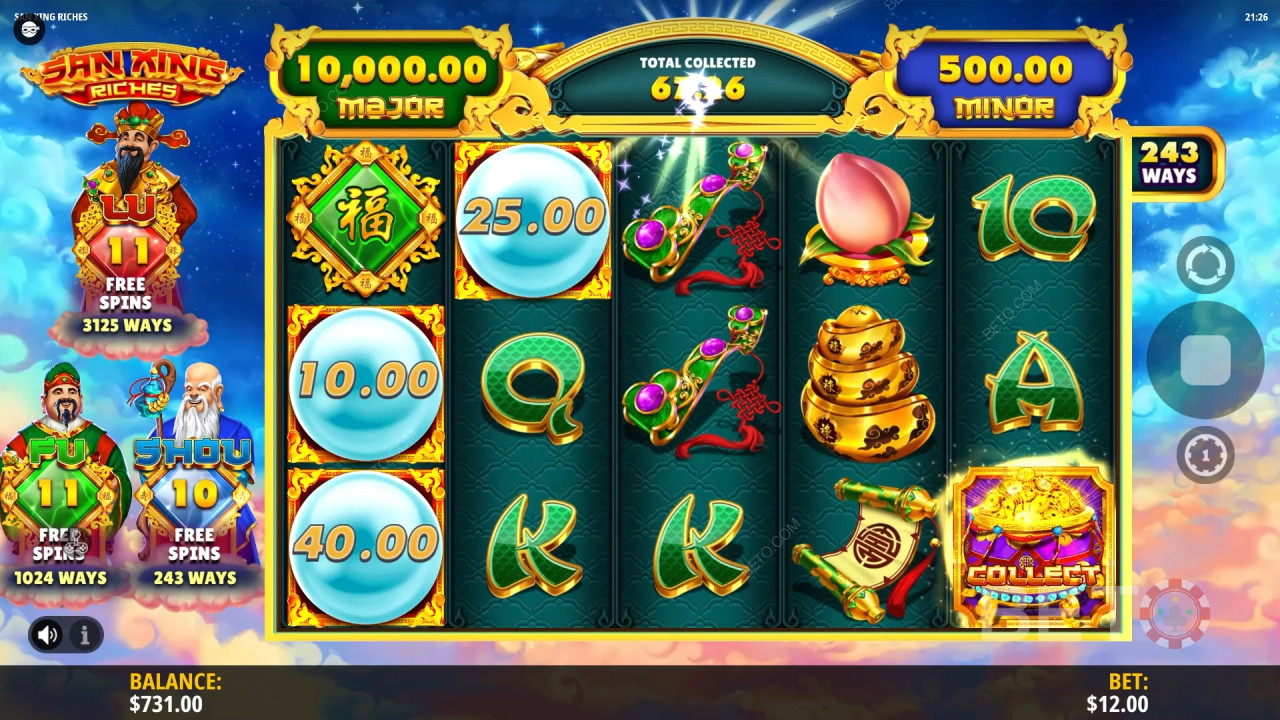This screenshot has height=720, width=1280.
Task: Open autoplay with the circular arrows button
Action: click(x=1205, y=265)
